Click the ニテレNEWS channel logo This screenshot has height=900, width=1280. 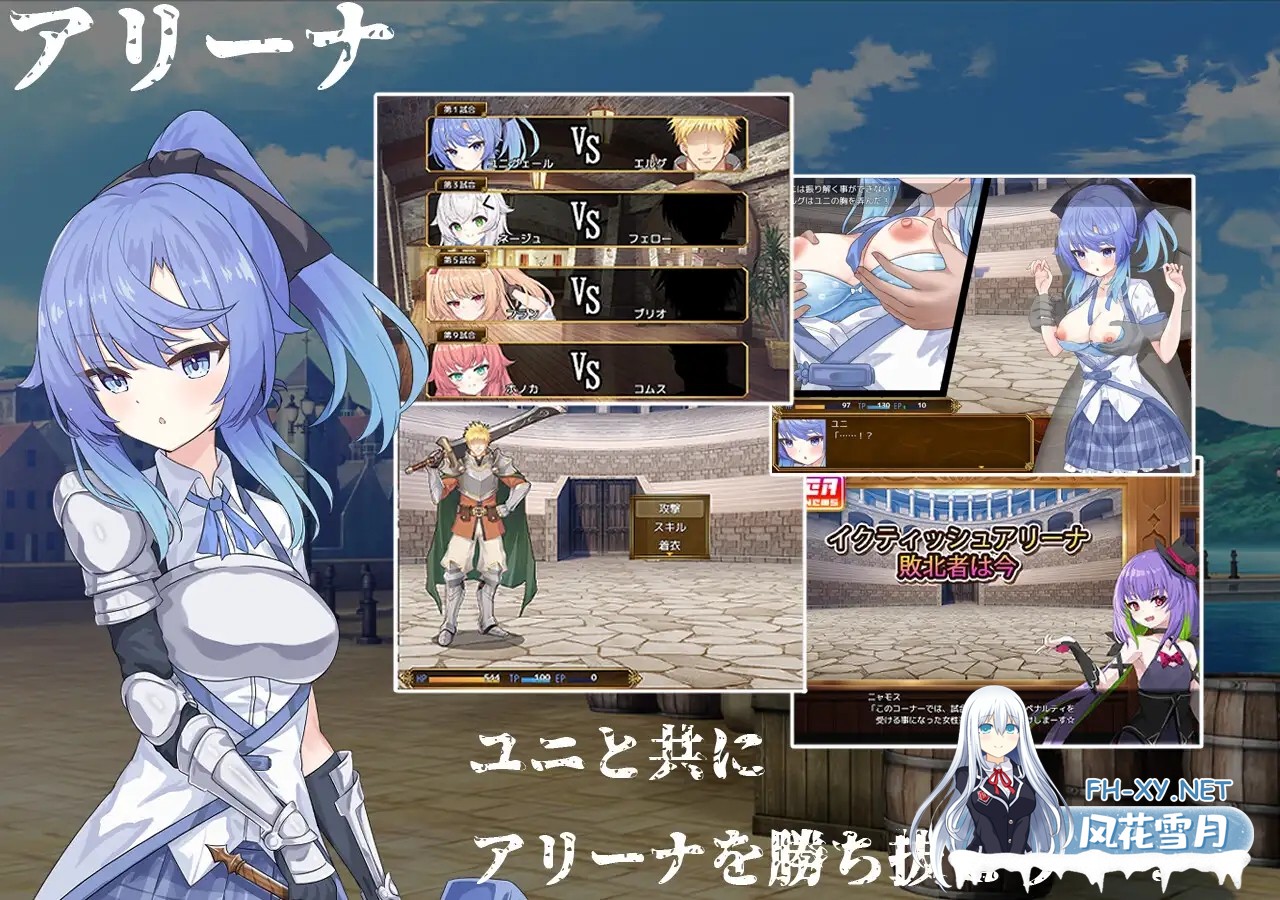[x=824, y=492]
